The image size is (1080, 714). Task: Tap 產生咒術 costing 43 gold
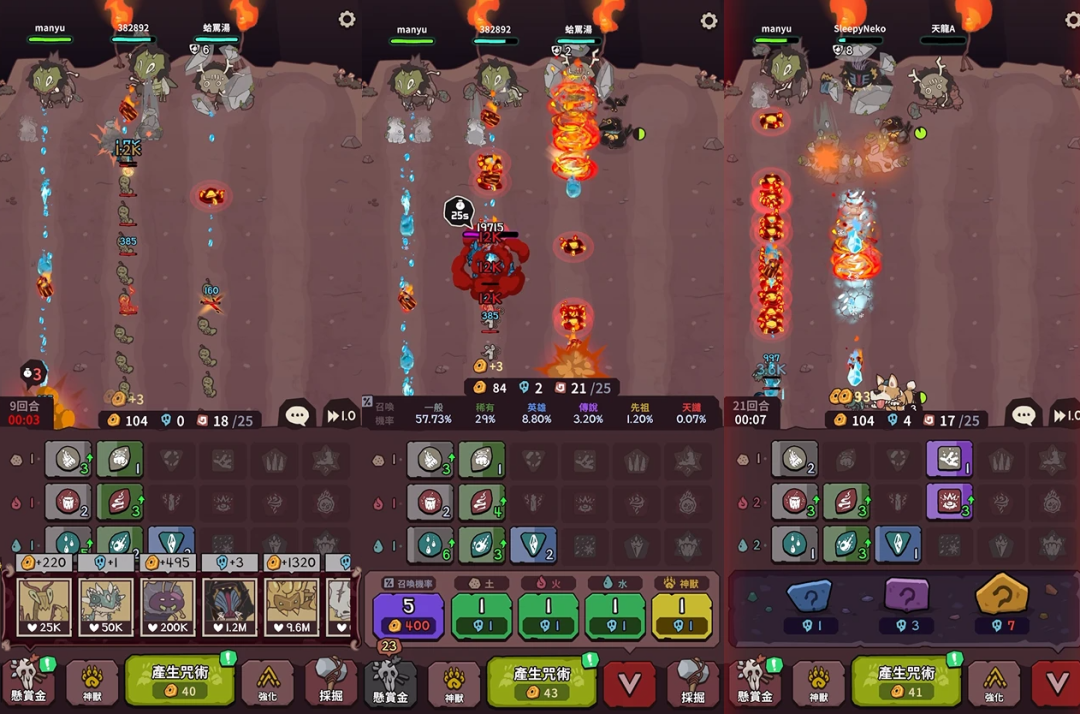(541, 681)
